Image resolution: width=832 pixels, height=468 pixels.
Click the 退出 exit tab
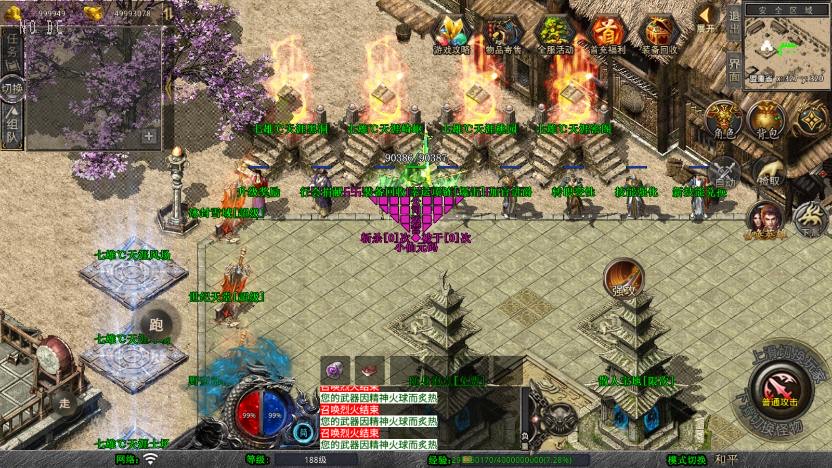pos(734,24)
